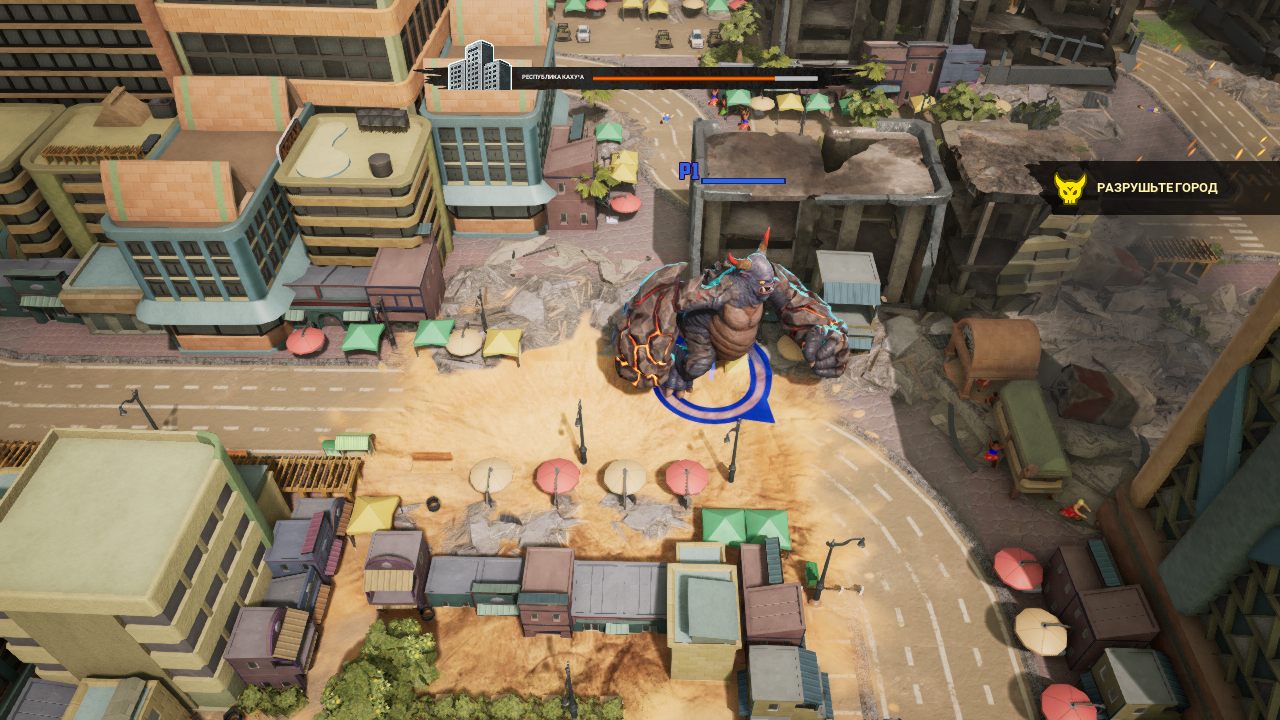Click the city skyline icon
Image resolution: width=1280 pixels, height=720 pixels.
pos(479,68)
